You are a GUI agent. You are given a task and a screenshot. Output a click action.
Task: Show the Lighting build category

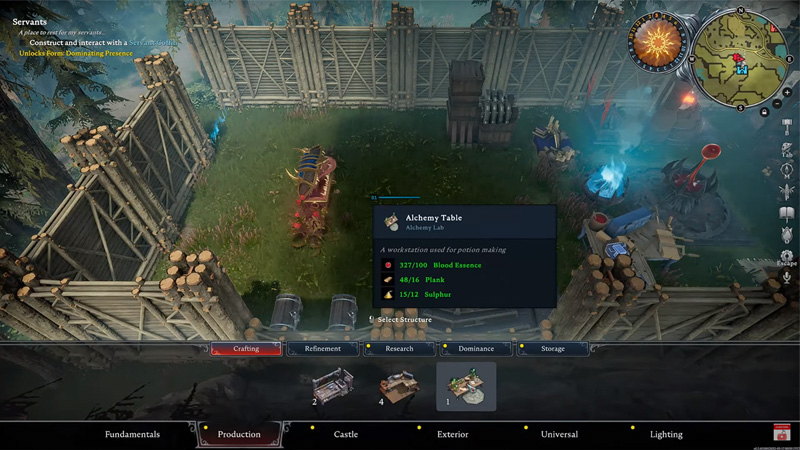(666, 434)
